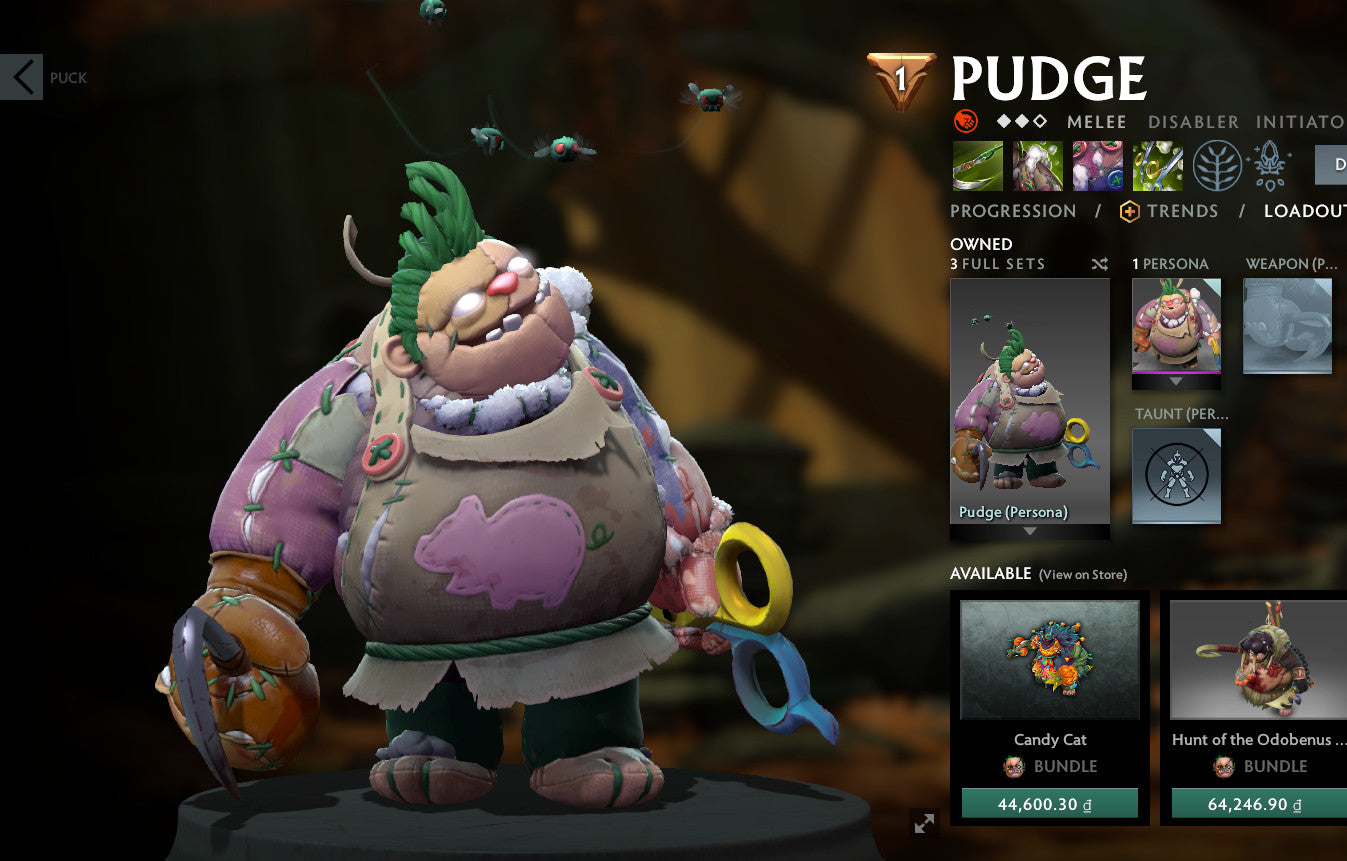Toggle fullscreen view of the hero model
Screen dimensions: 1347x861
[x=923, y=824]
